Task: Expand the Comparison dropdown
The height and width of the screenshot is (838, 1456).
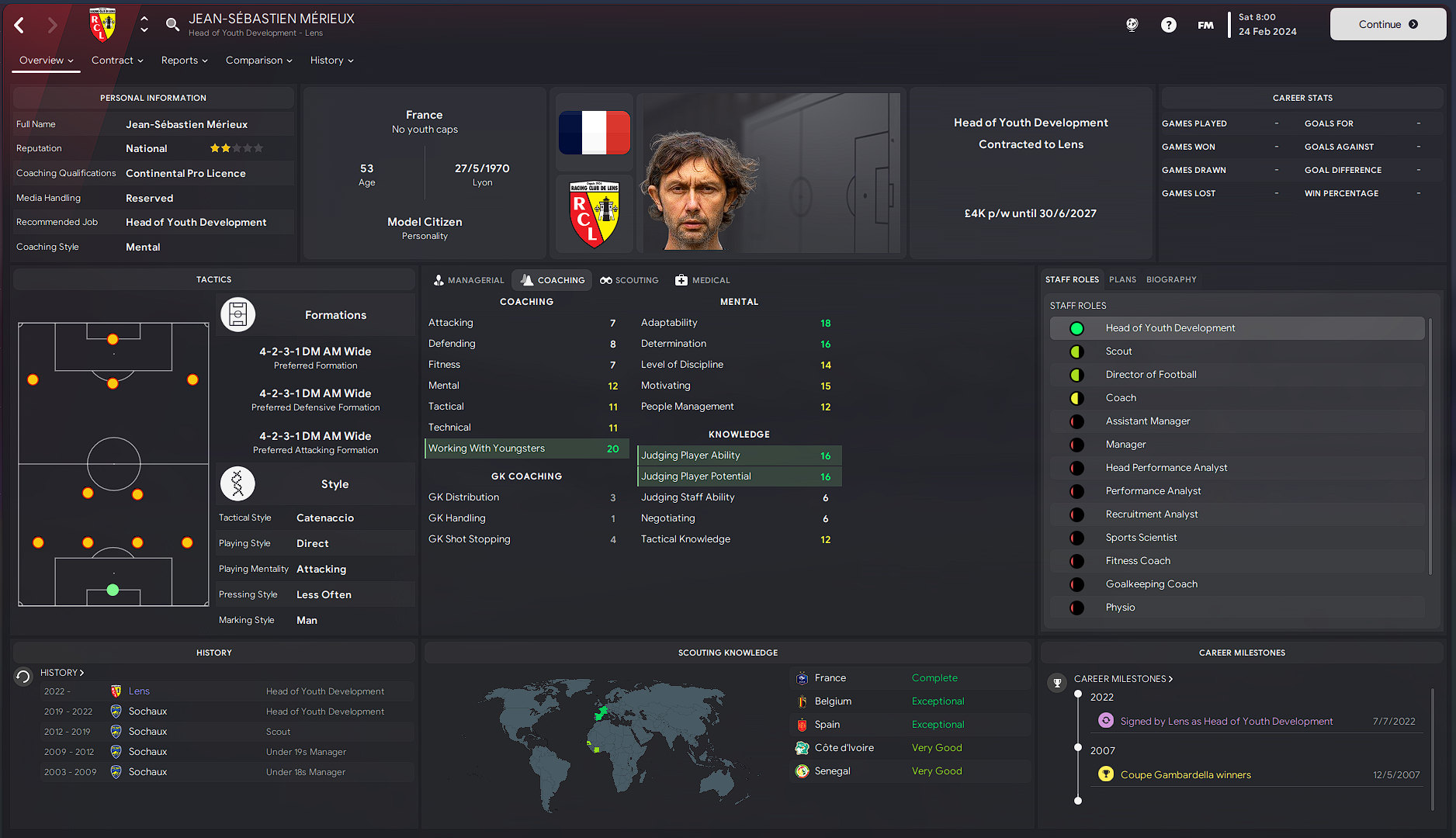Action: coord(258,60)
